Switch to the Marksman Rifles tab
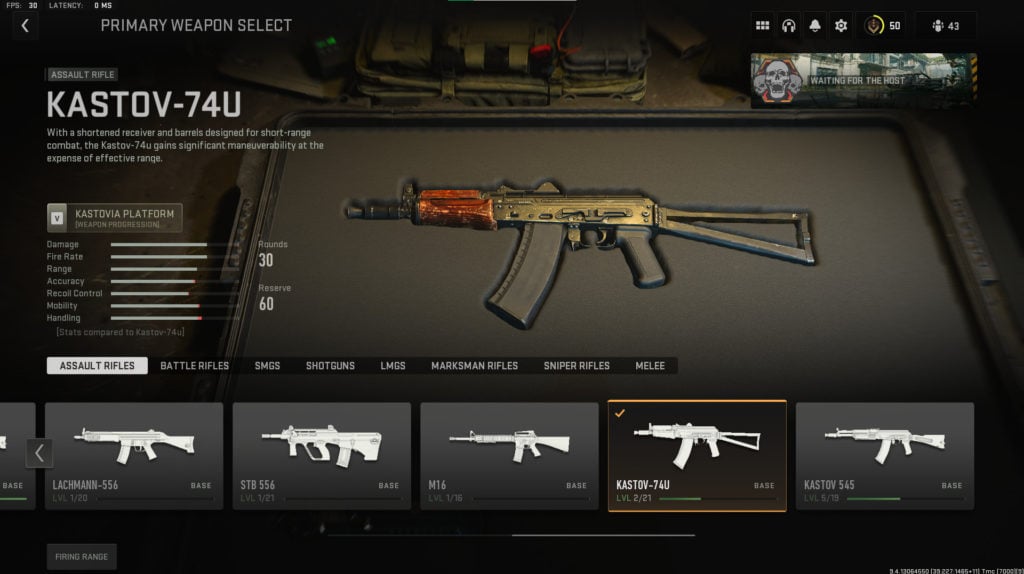This screenshot has height=574, width=1024. click(x=474, y=366)
